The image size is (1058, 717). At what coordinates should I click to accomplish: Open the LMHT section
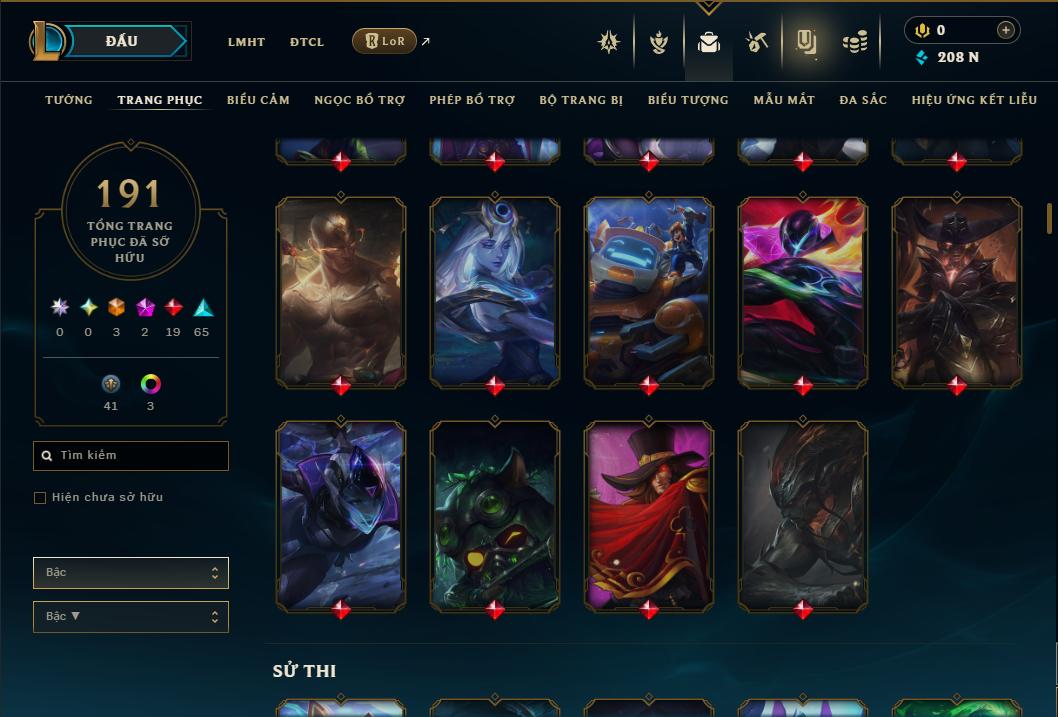(246, 42)
